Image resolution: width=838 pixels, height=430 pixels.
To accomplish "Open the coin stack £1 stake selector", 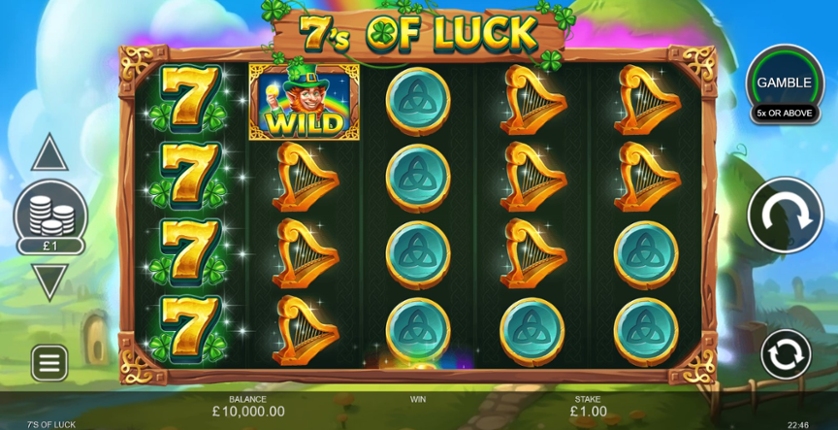I will coord(49,219).
